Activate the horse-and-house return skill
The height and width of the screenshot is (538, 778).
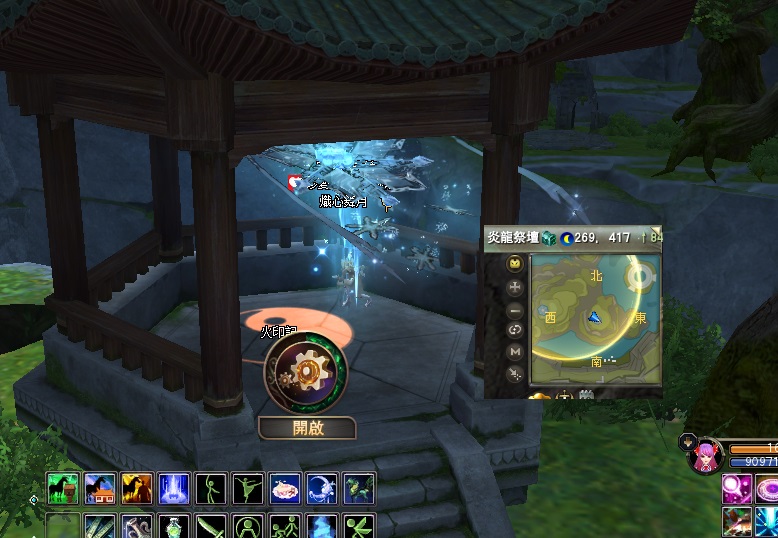point(100,488)
